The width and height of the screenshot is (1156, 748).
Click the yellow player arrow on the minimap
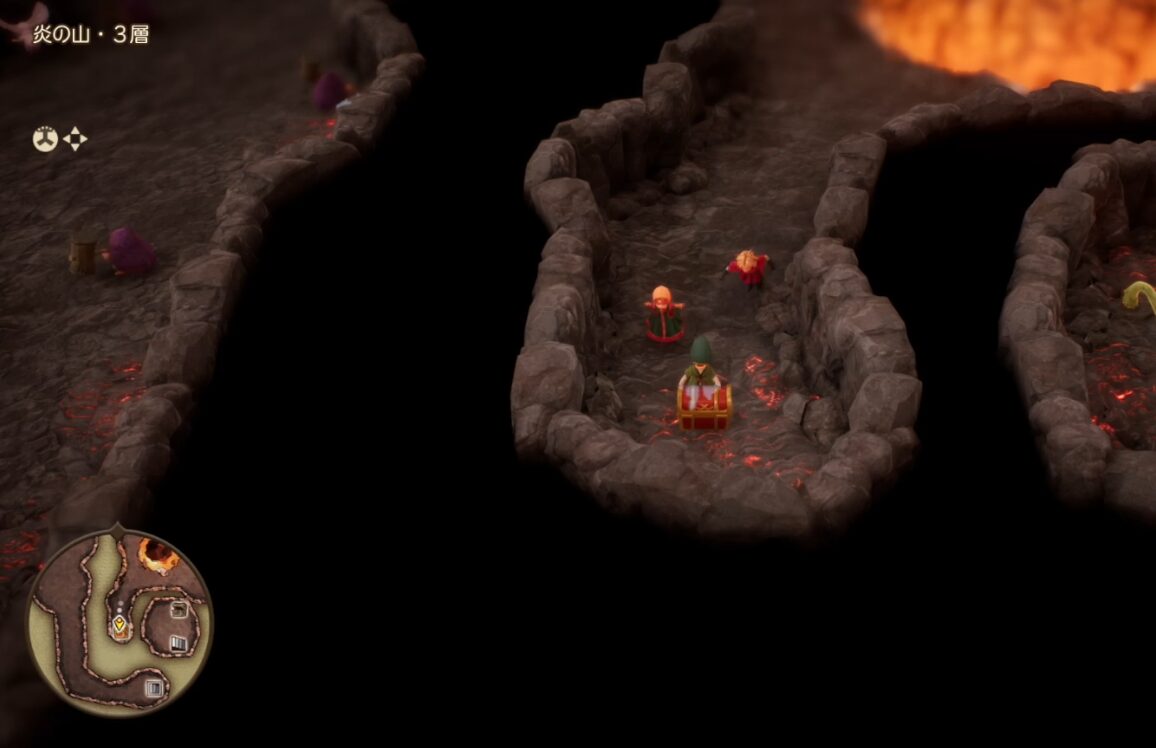point(120,627)
